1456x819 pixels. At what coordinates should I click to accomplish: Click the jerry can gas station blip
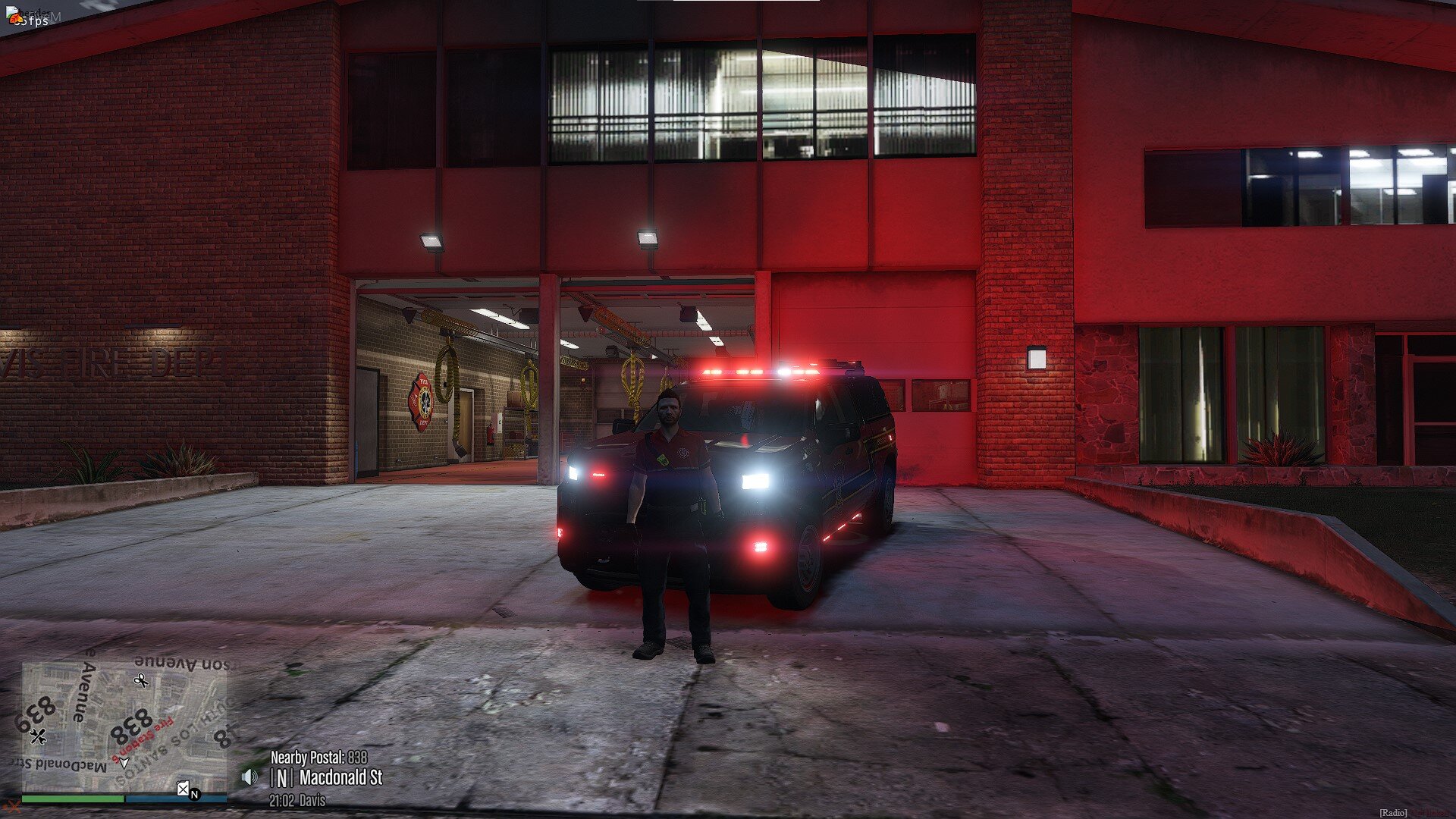(x=183, y=789)
